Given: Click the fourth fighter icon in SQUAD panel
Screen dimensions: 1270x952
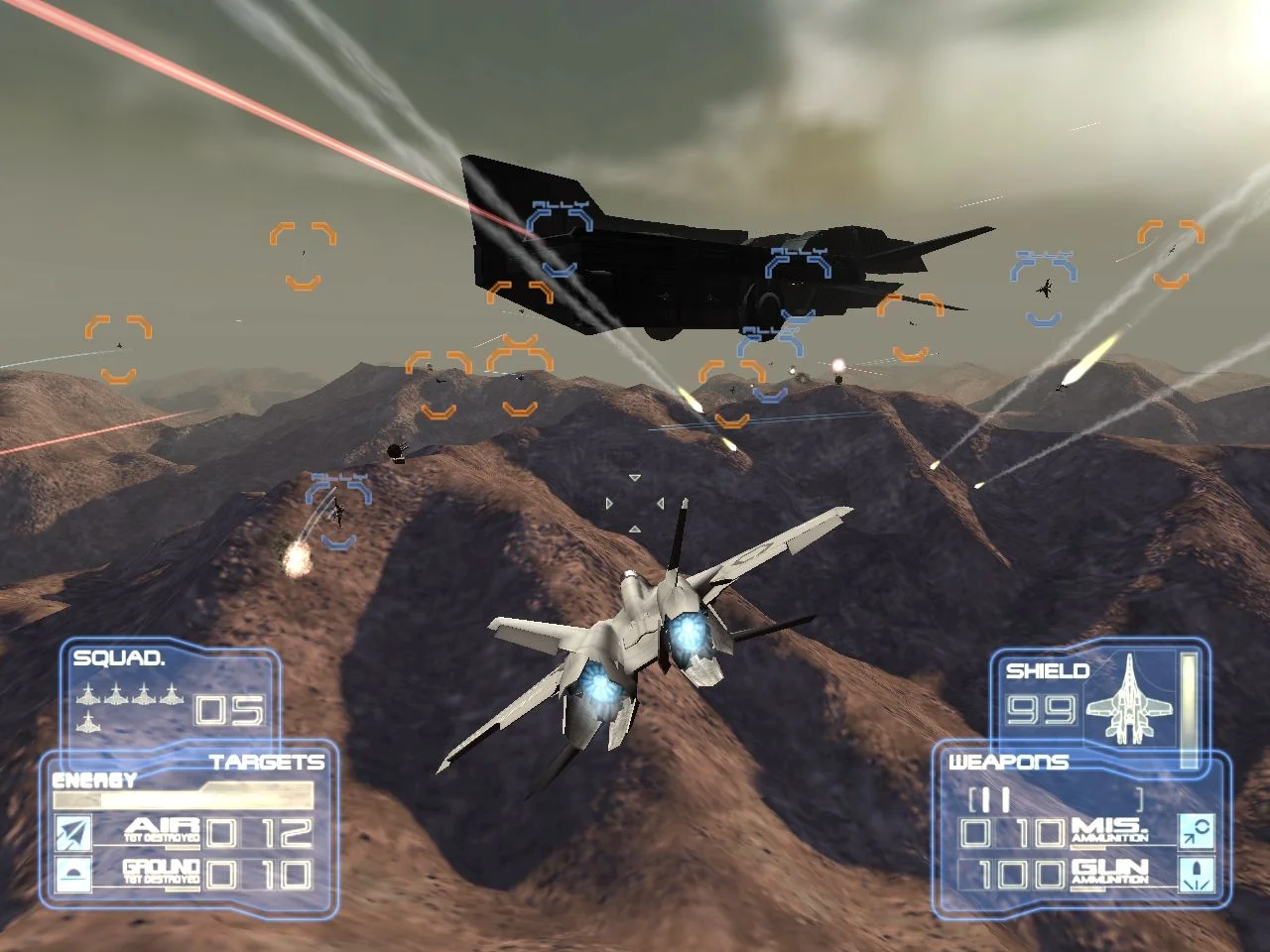Looking at the screenshot, I should tap(172, 693).
